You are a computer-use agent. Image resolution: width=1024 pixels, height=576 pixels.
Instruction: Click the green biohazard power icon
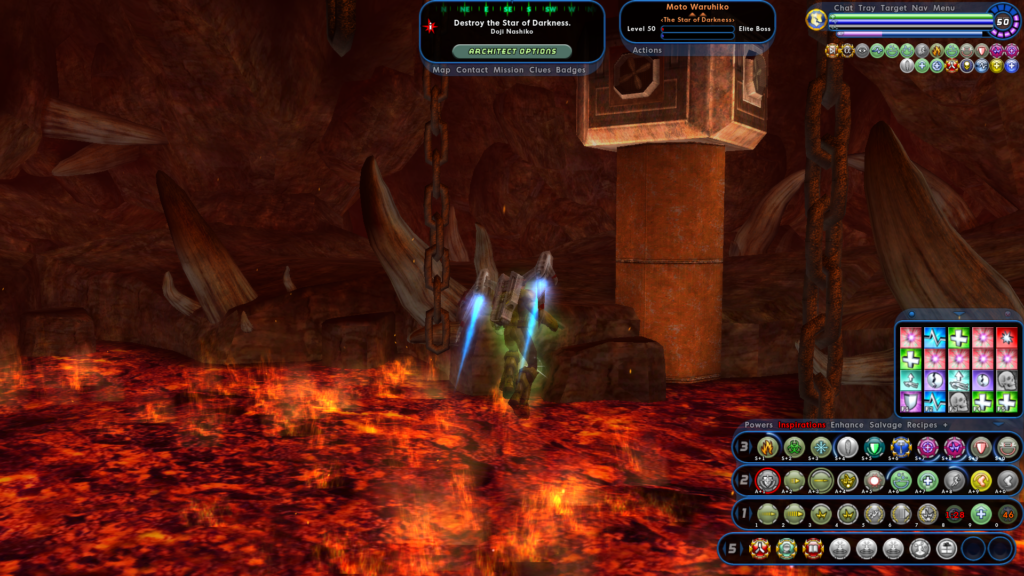coord(794,447)
